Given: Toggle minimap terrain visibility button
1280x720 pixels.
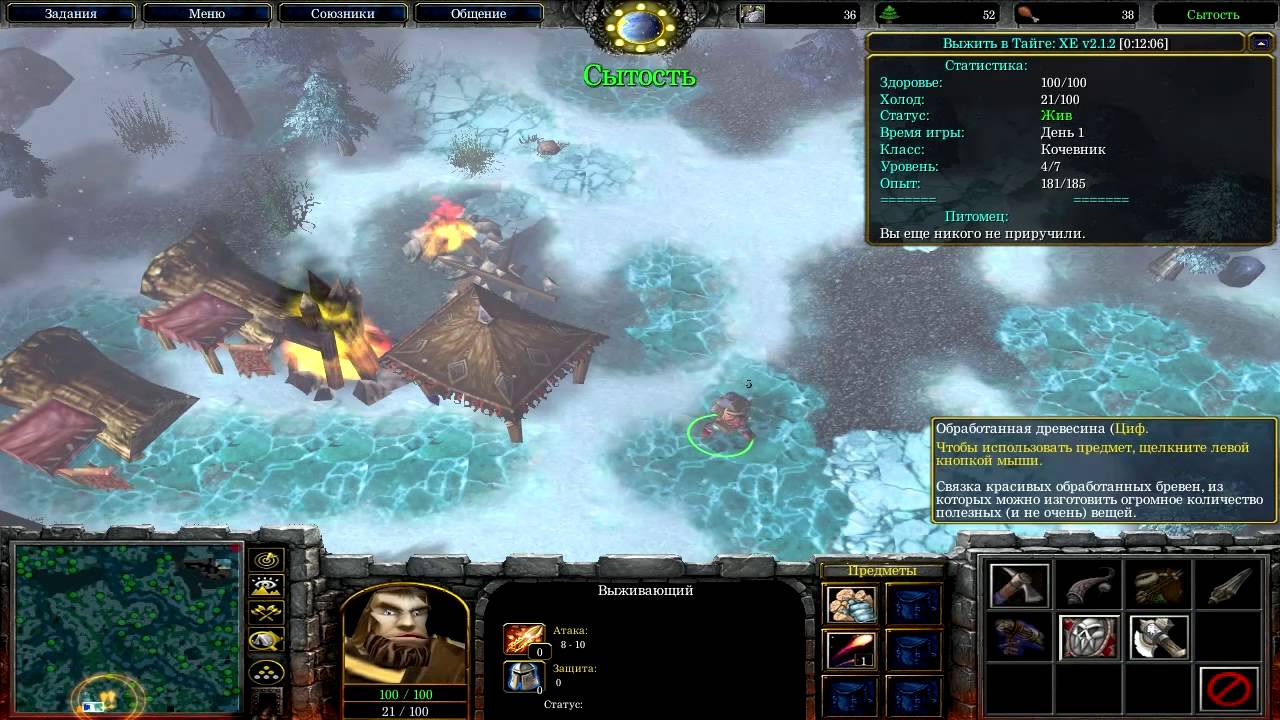Looking at the screenshot, I should coord(268,587).
